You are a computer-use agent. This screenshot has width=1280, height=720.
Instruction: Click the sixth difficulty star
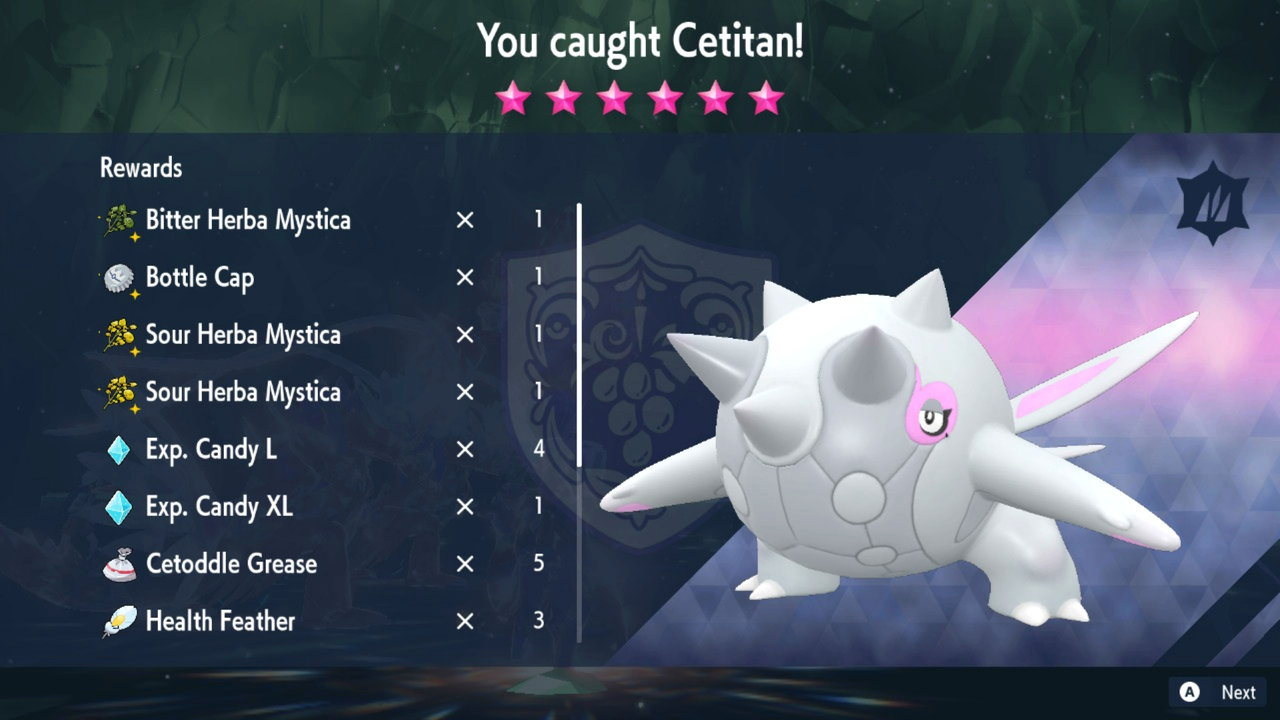click(x=766, y=97)
